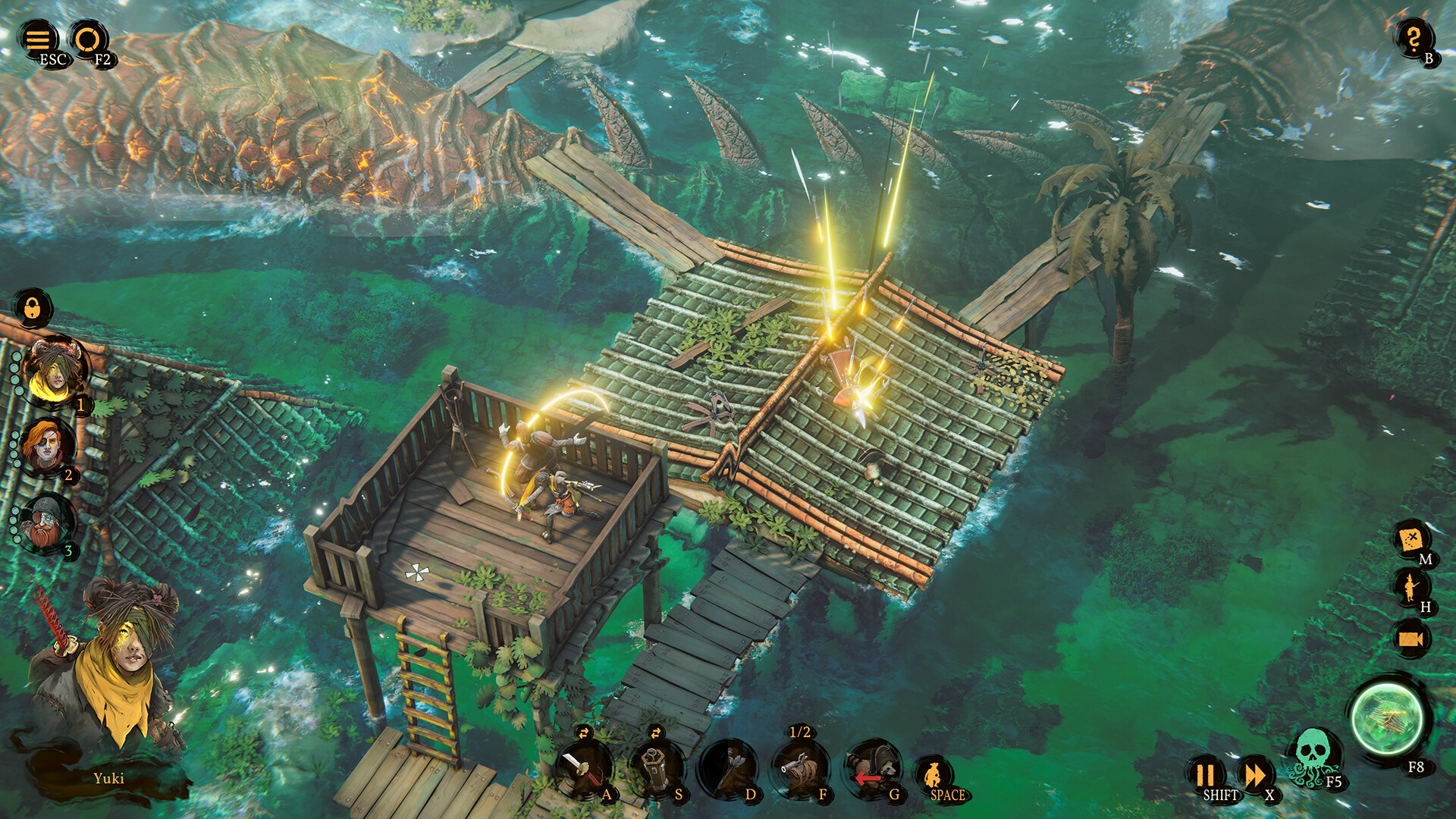This screenshot has height=819, width=1456.
Task: Click the glowing green memory orb
Action: point(1388,718)
